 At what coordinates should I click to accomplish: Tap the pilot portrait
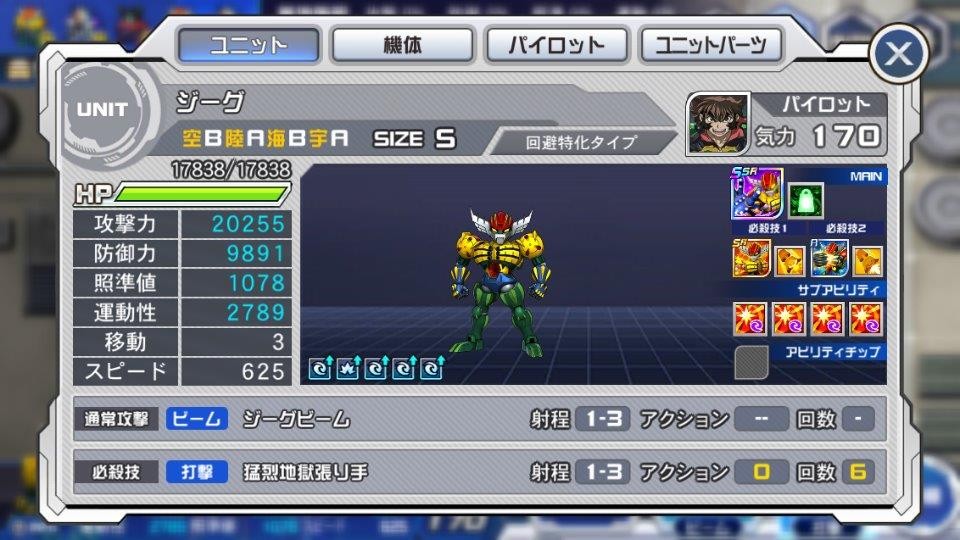pos(717,123)
